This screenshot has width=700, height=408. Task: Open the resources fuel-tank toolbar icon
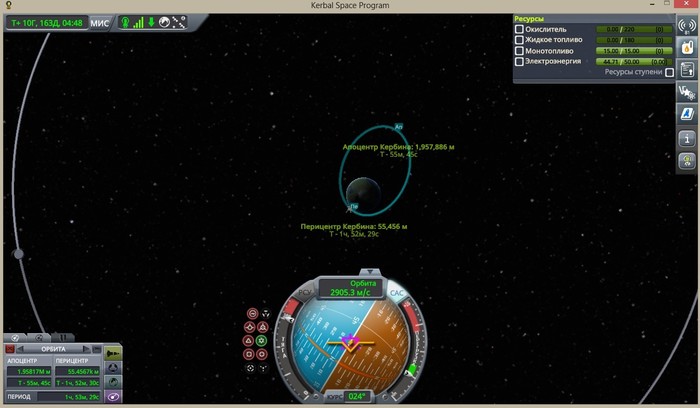tap(687, 47)
